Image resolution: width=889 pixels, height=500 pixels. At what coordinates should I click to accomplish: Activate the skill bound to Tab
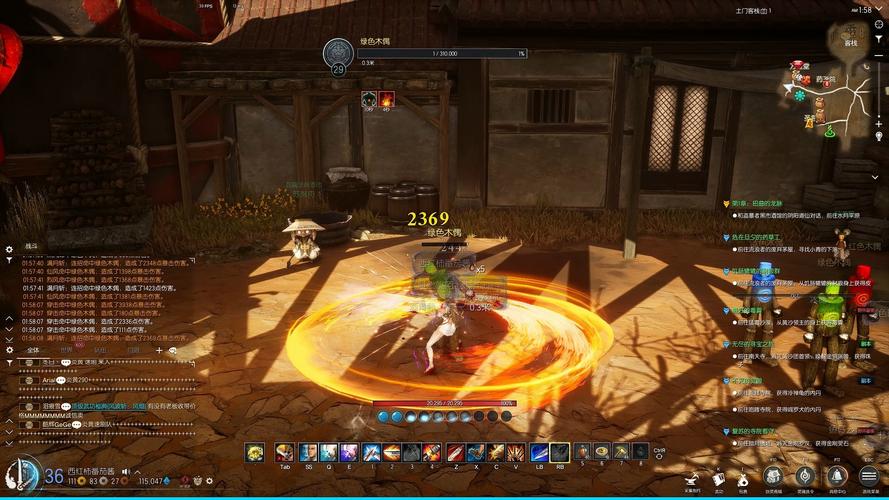pos(284,453)
